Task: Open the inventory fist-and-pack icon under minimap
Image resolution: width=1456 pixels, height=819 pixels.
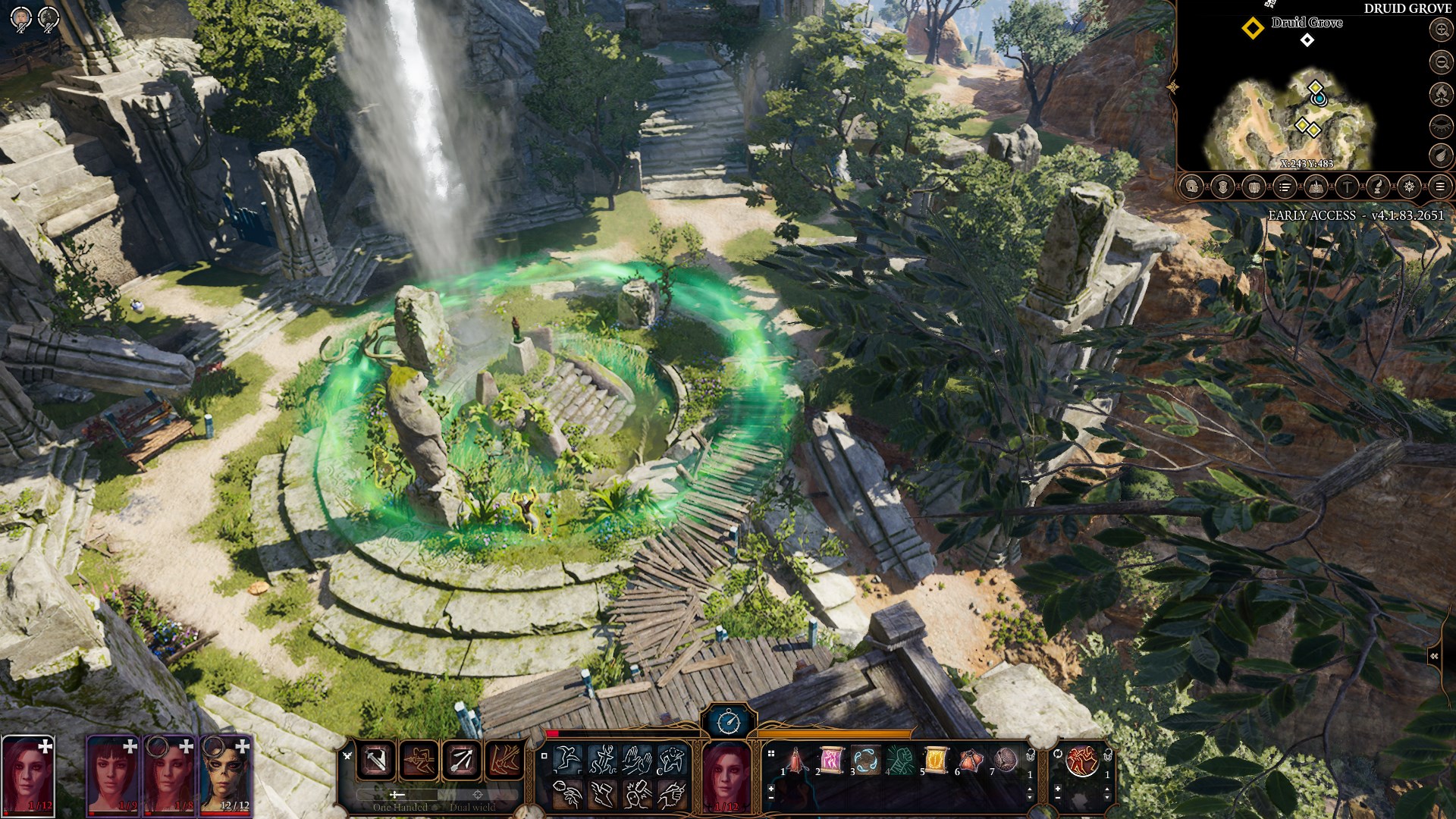Action: click(1254, 187)
